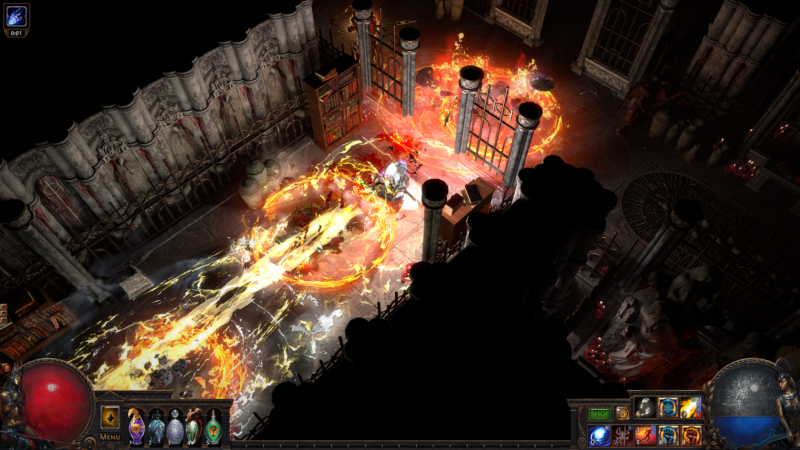This screenshot has height=450, width=800.
Task: Open the green Shop button
Action: pos(599,412)
